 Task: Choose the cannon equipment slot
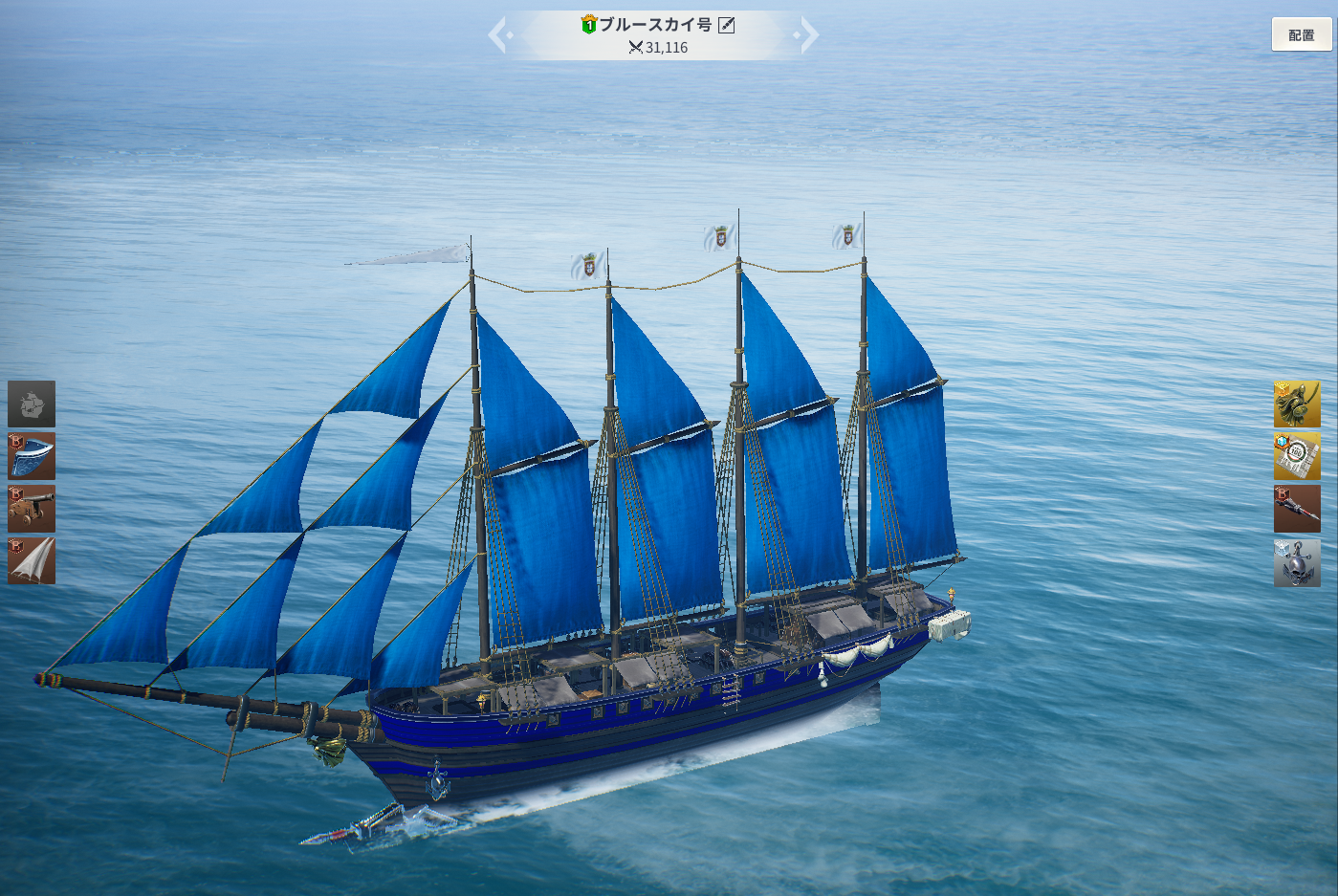[32, 508]
